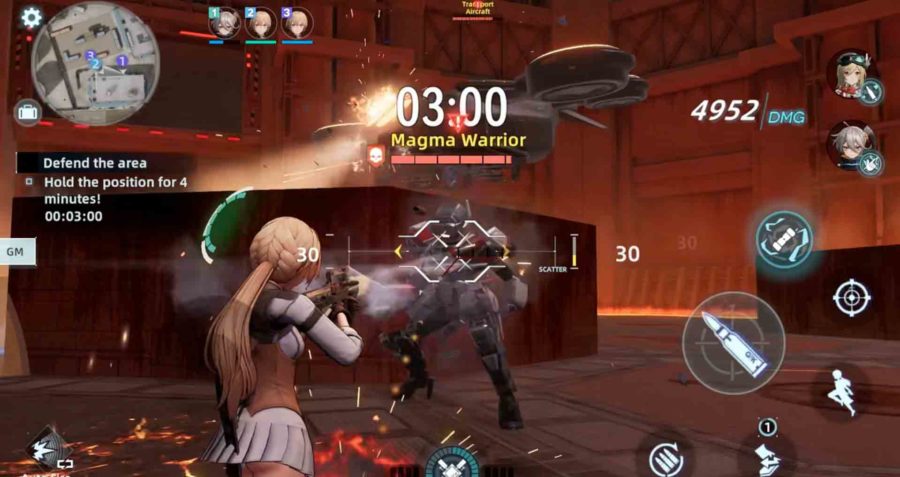Activate the diamond-shaped skill icon
The height and width of the screenshot is (477, 900).
click(x=47, y=446)
